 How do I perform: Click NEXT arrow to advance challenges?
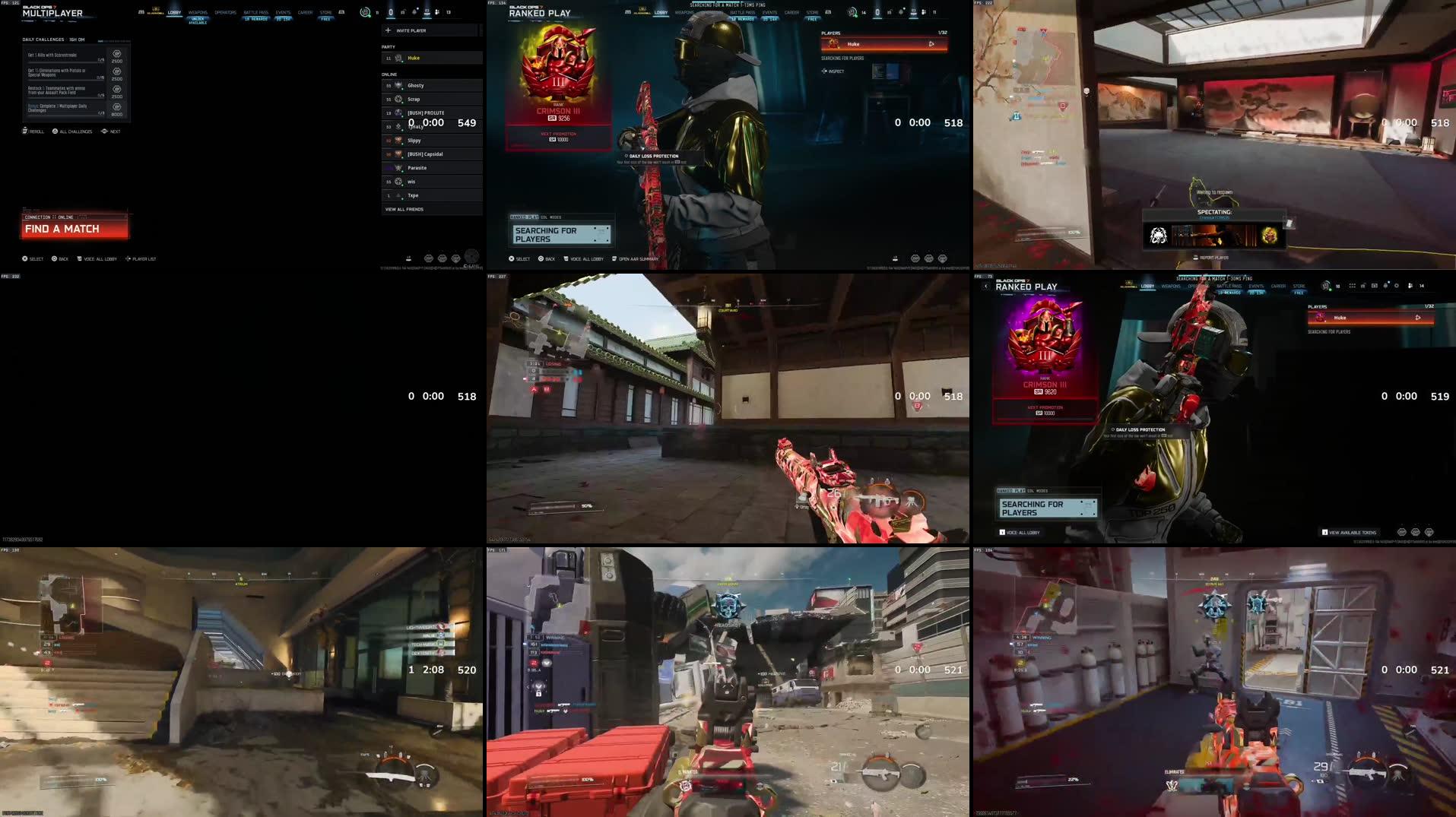104,131
